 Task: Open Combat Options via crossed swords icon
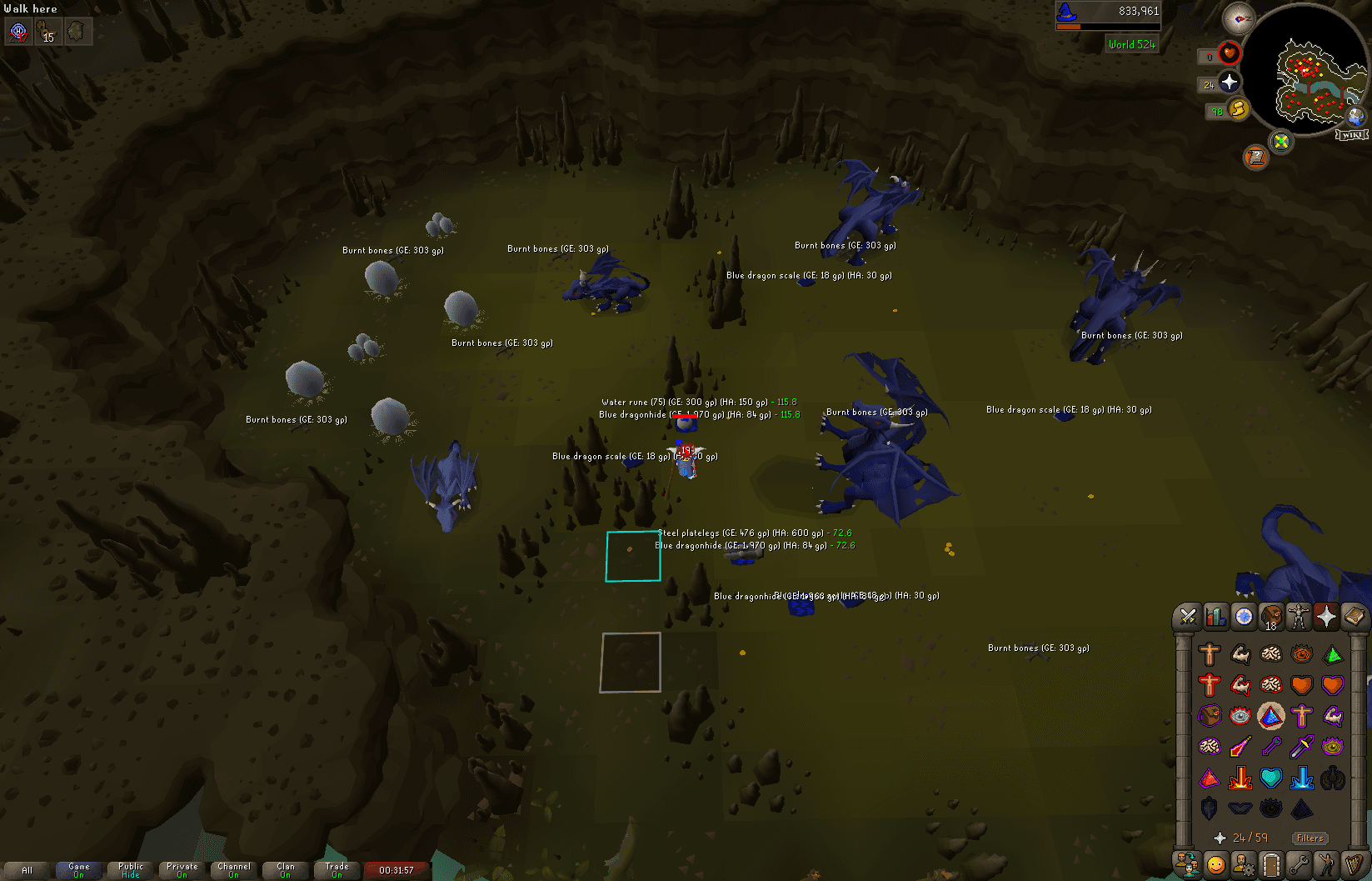(x=1186, y=617)
